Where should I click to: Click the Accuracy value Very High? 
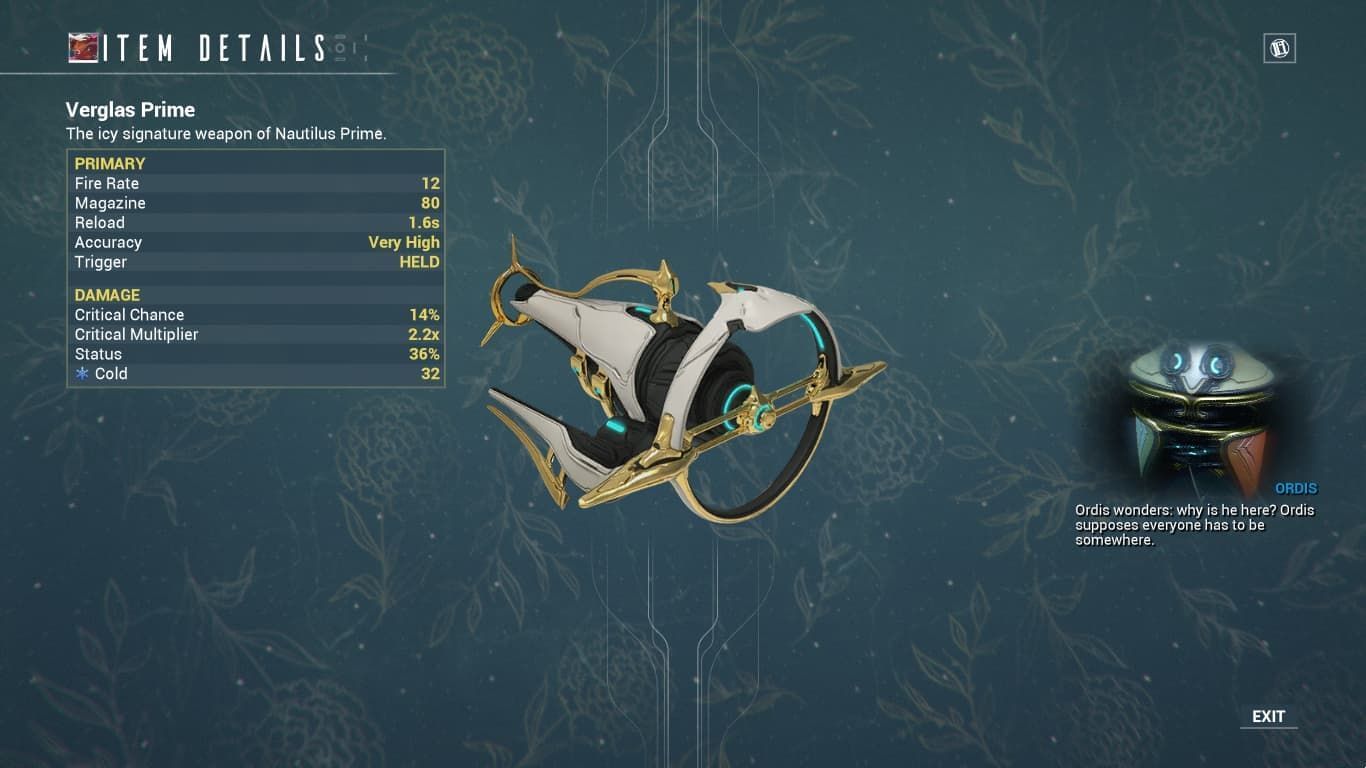point(403,242)
